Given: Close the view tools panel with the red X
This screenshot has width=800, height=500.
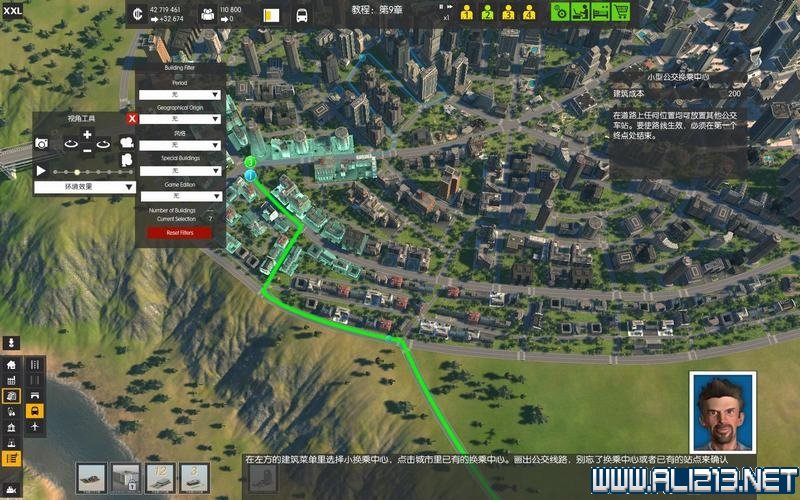Looking at the screenshot, I should tap(132, 118).
